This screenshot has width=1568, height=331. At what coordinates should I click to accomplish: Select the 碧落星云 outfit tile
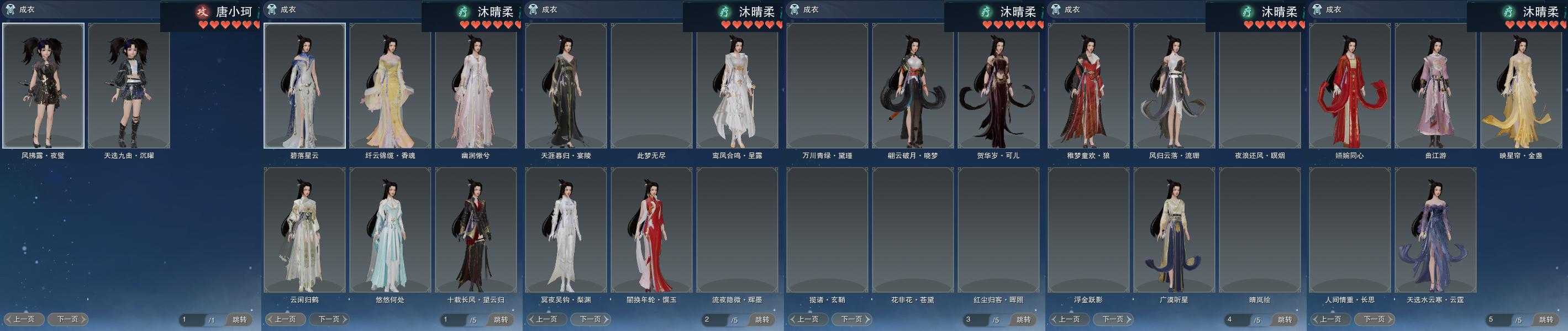pos(304,86)
